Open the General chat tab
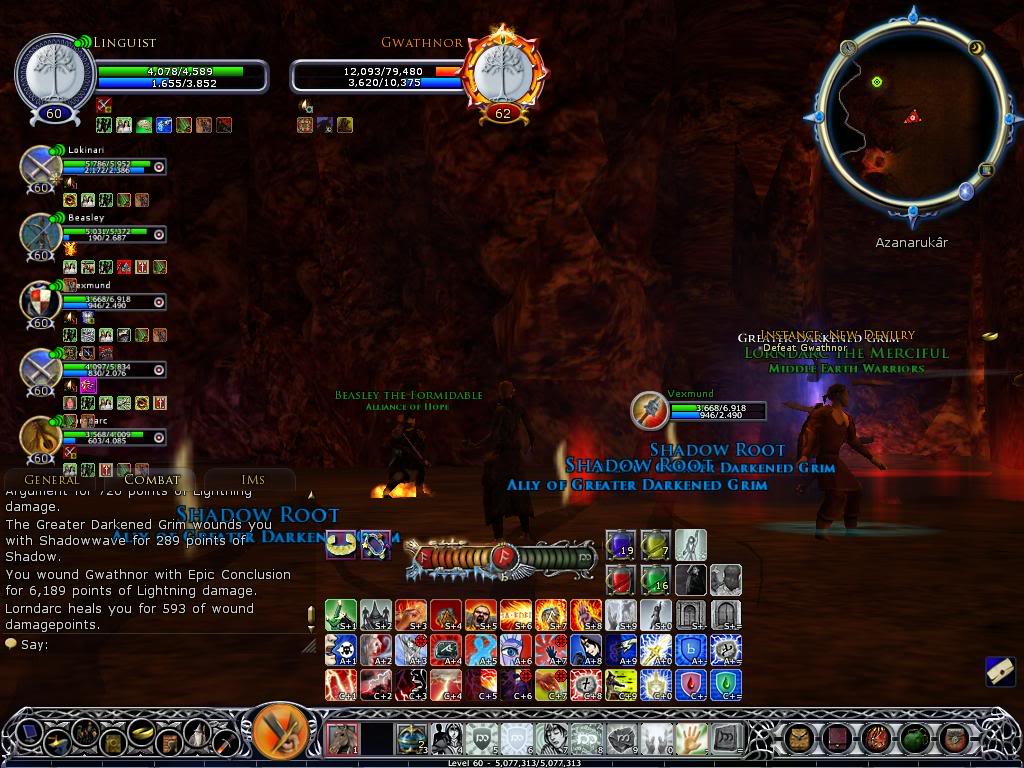 51,480
